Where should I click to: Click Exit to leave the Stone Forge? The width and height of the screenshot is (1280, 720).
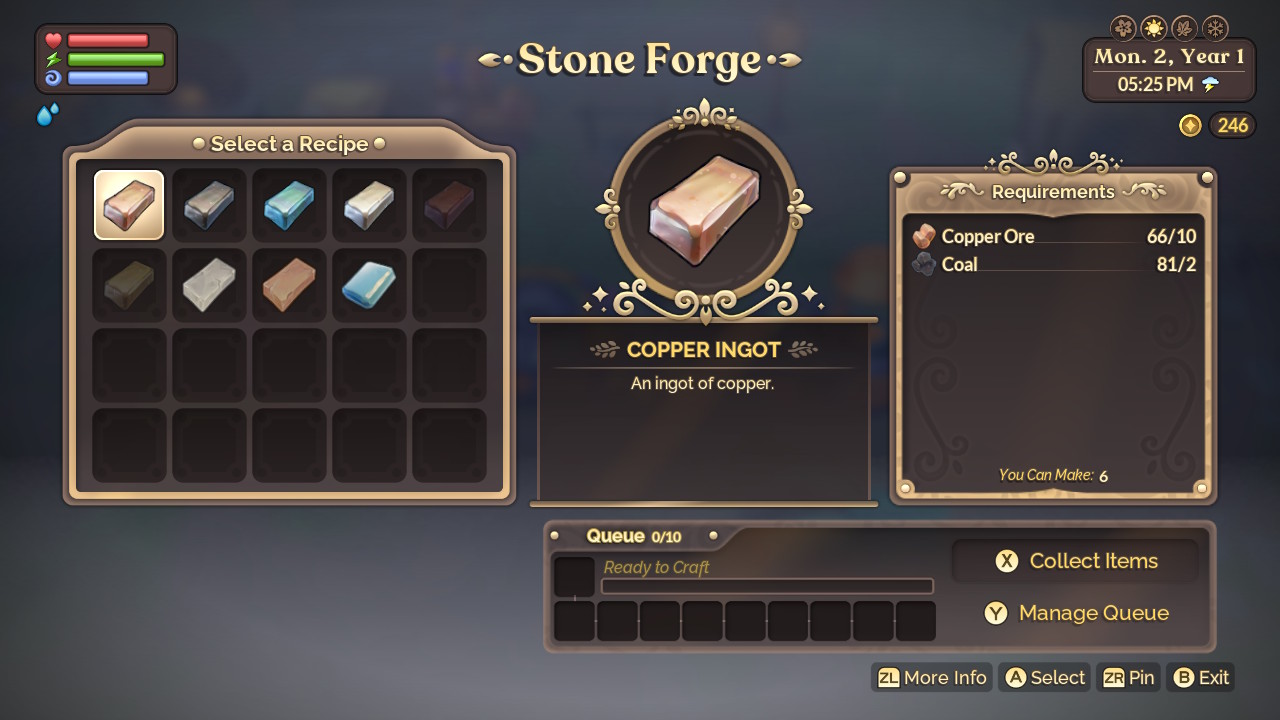click(x=1200, y=677)
